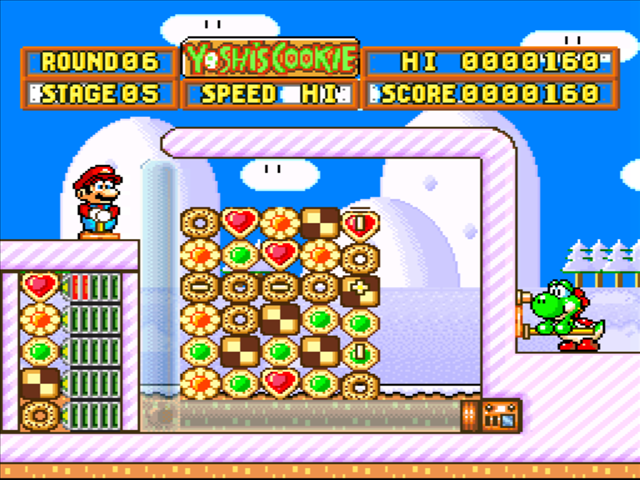The width and height of the screenshot is (640, 480).
Task: Pick the heart cookie marked with a vertical bar
Action: 360,224
